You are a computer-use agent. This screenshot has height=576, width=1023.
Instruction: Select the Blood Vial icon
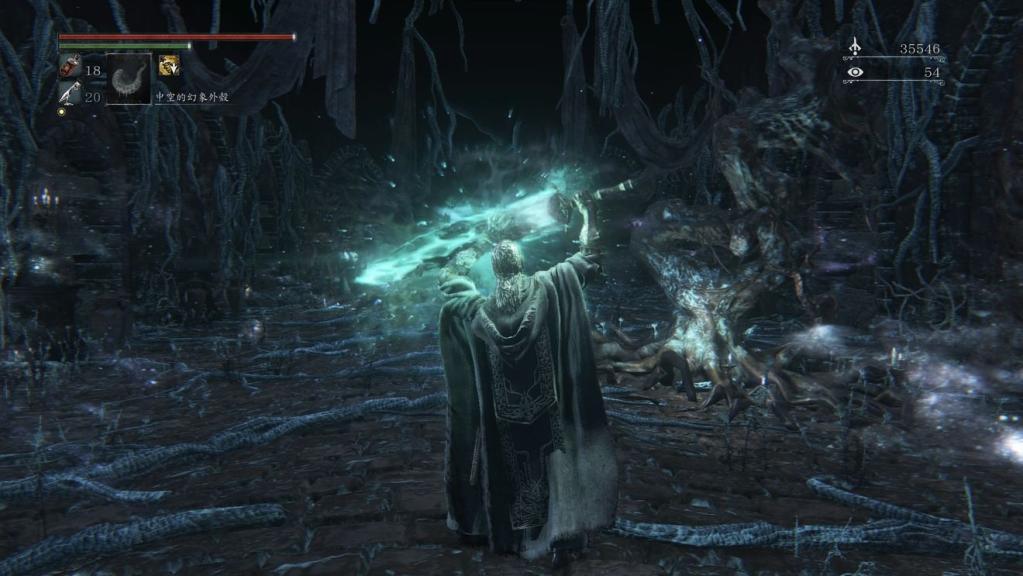pyautogui.click(x=69, y=68)
